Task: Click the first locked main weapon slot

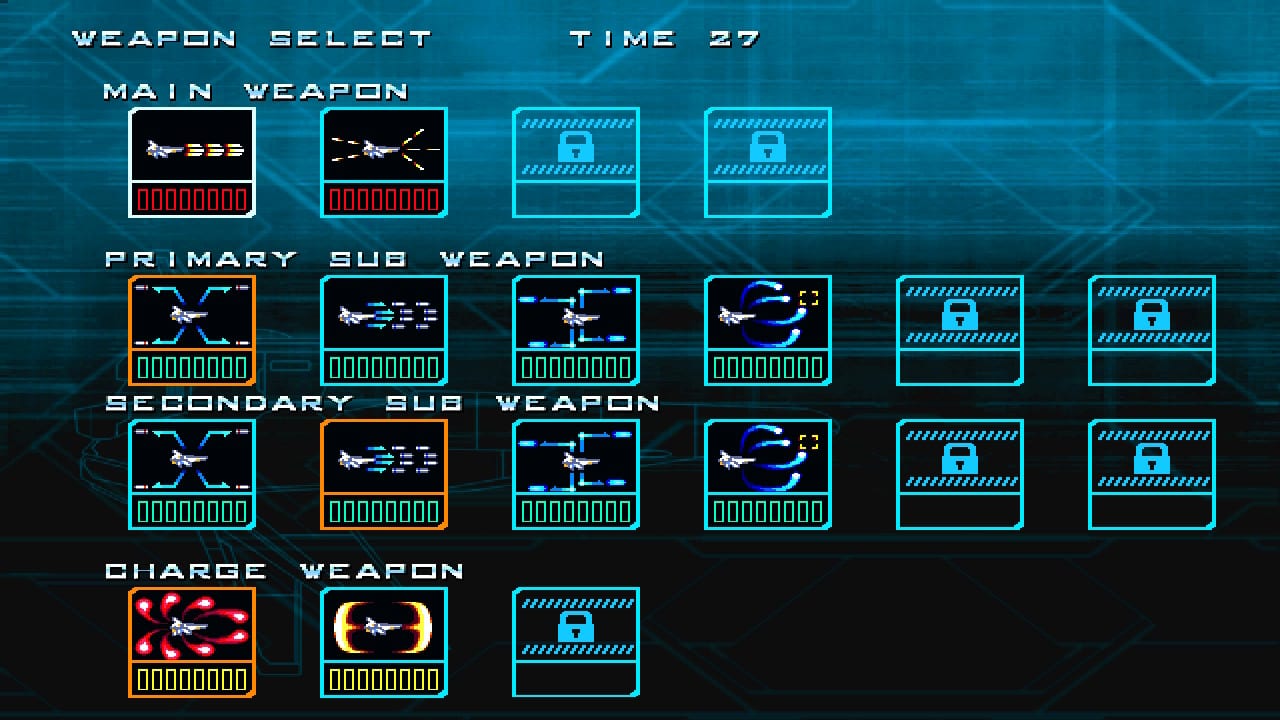Action: coord(575,160)
